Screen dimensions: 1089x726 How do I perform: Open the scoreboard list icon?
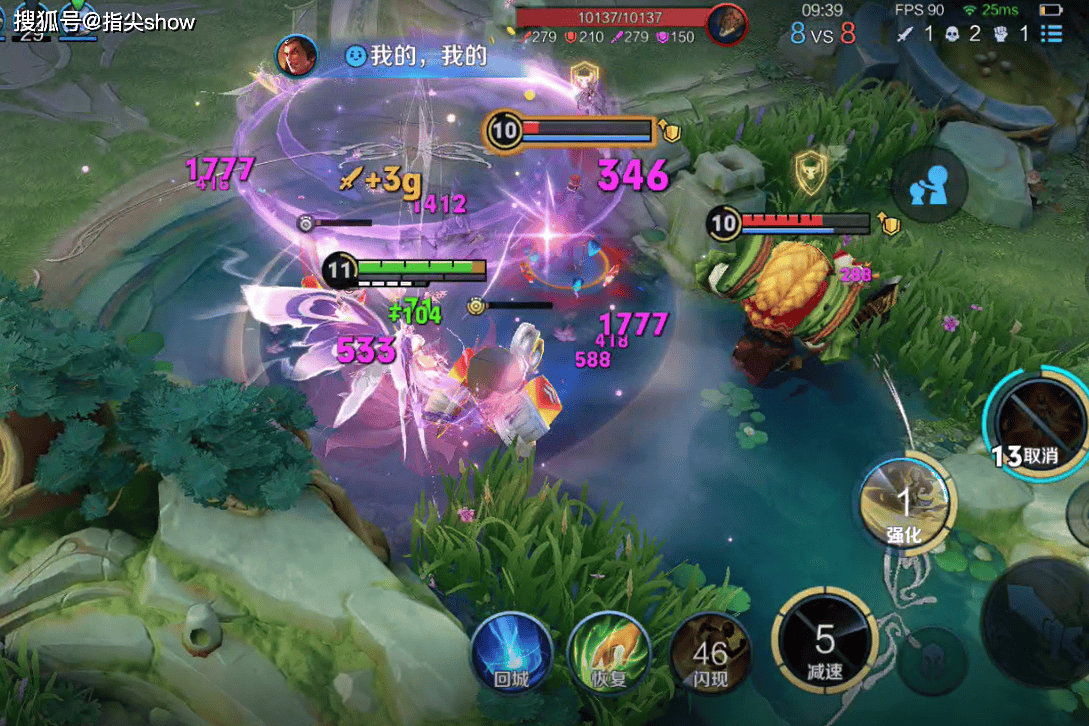[x=1051, y=34]
